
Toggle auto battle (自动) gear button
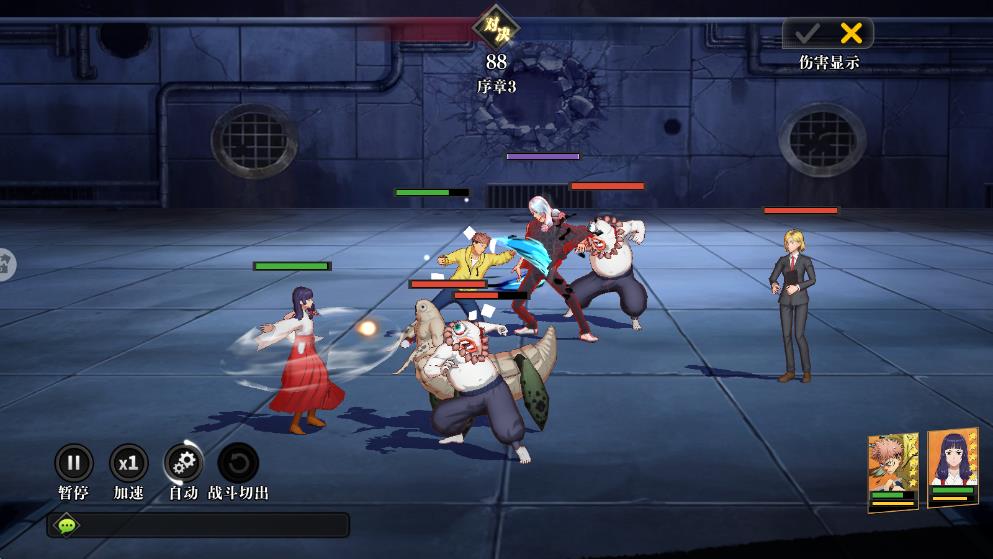[183, 463]
